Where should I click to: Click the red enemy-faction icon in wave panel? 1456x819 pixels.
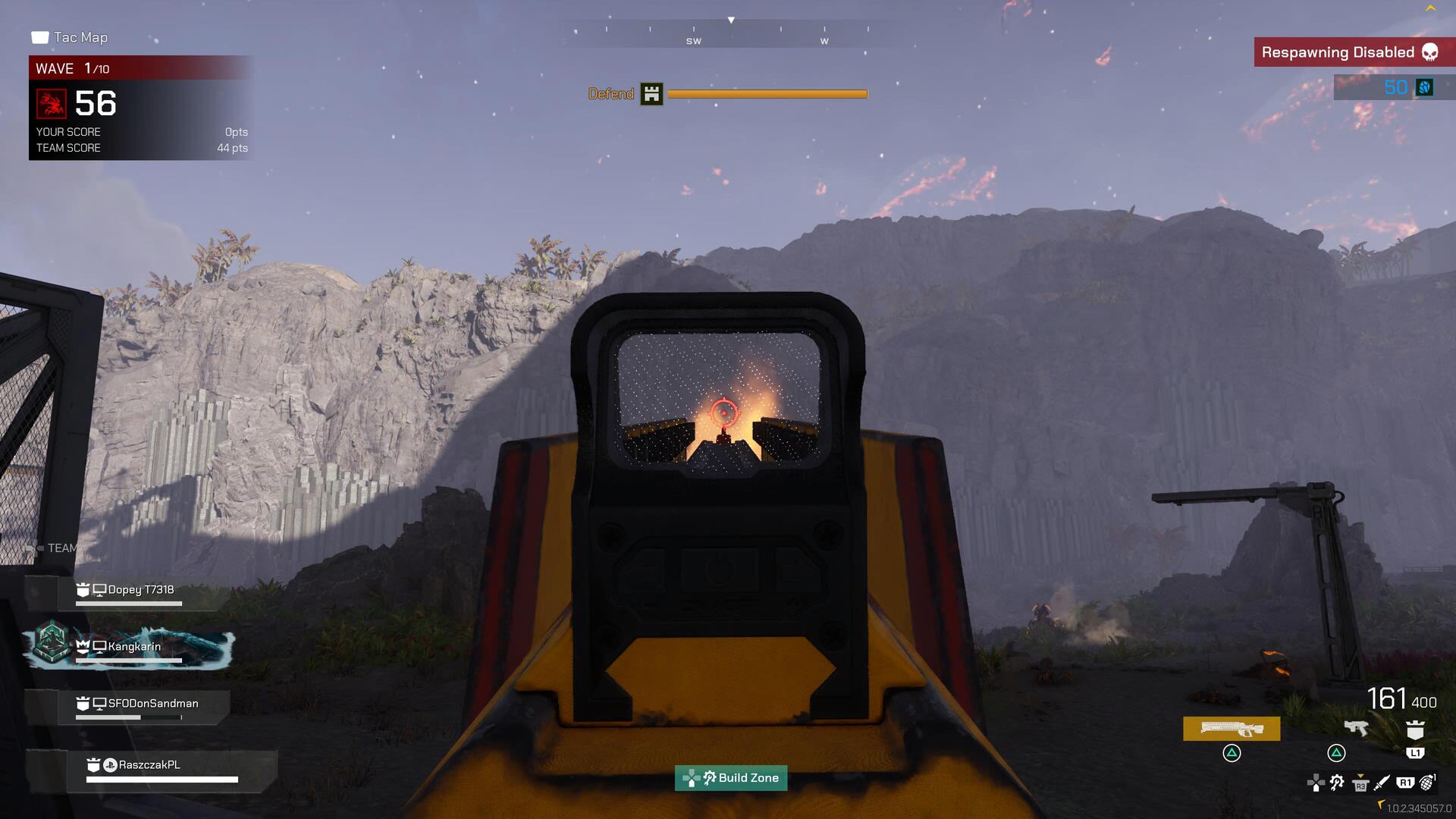[52, 104]
